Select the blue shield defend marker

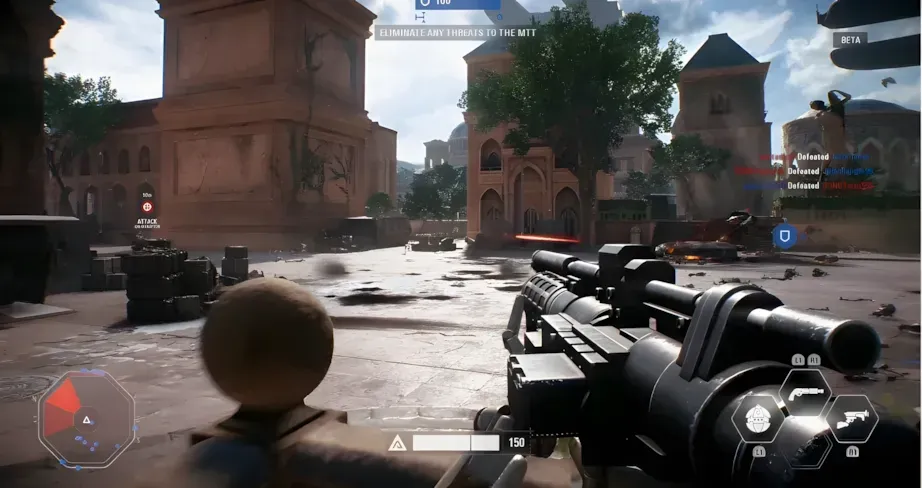coord(784,236)
